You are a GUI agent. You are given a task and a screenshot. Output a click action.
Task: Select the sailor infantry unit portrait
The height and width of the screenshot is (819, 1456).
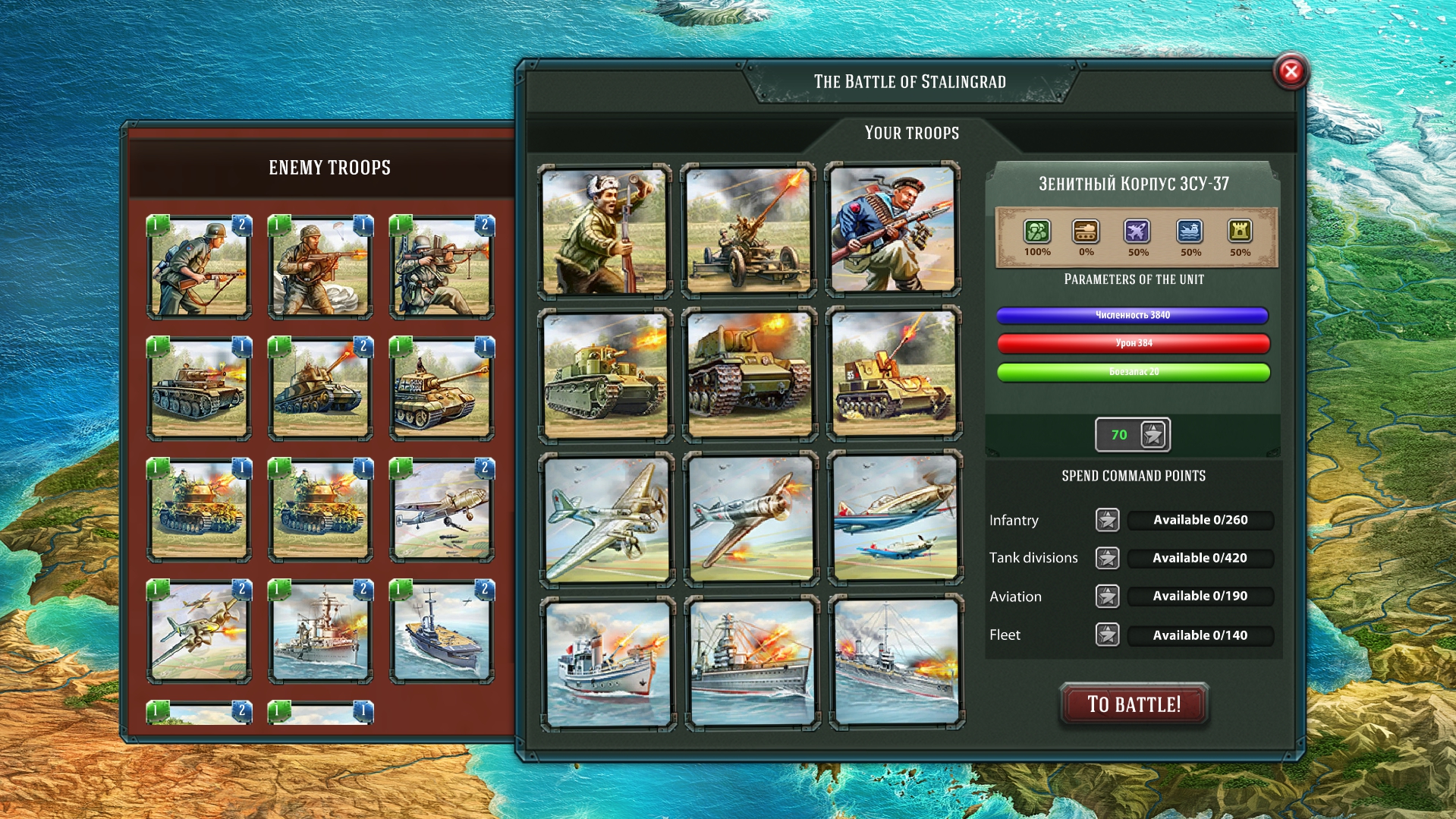(893, 228)
